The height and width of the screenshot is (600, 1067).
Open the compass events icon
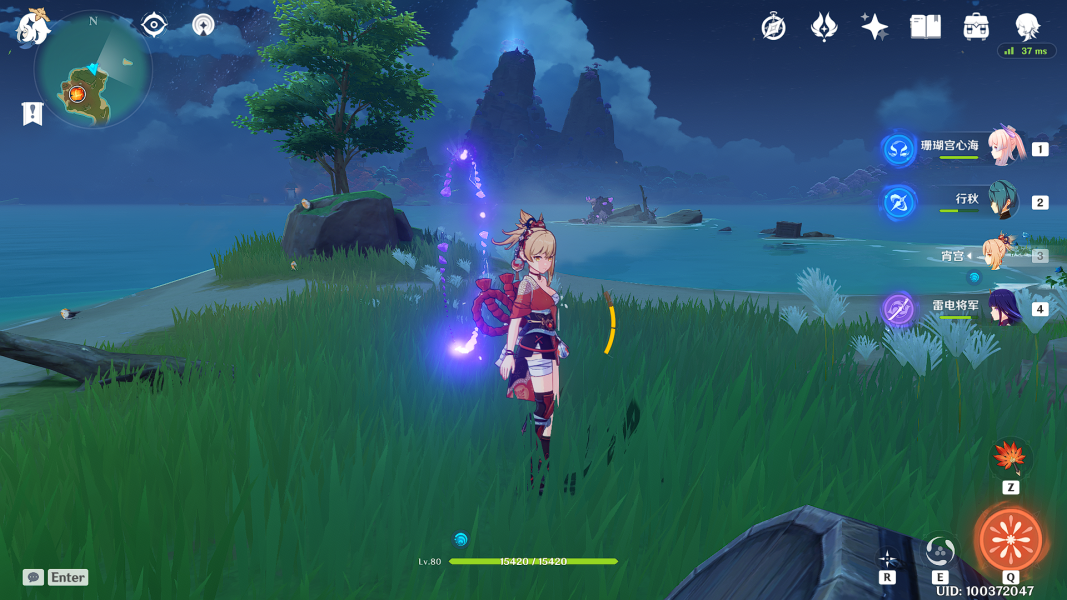[x=773, y=27]
